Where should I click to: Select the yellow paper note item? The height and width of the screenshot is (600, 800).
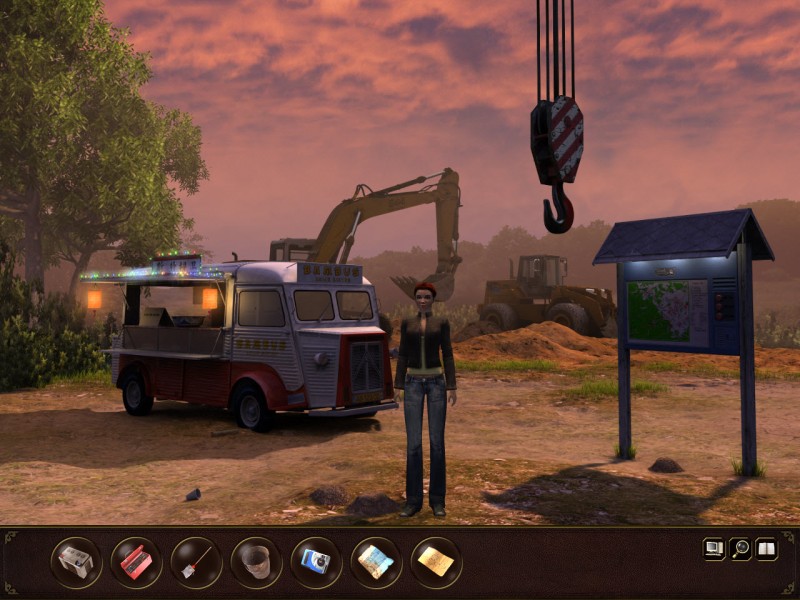pyautogui.click(x=436, y=562)
